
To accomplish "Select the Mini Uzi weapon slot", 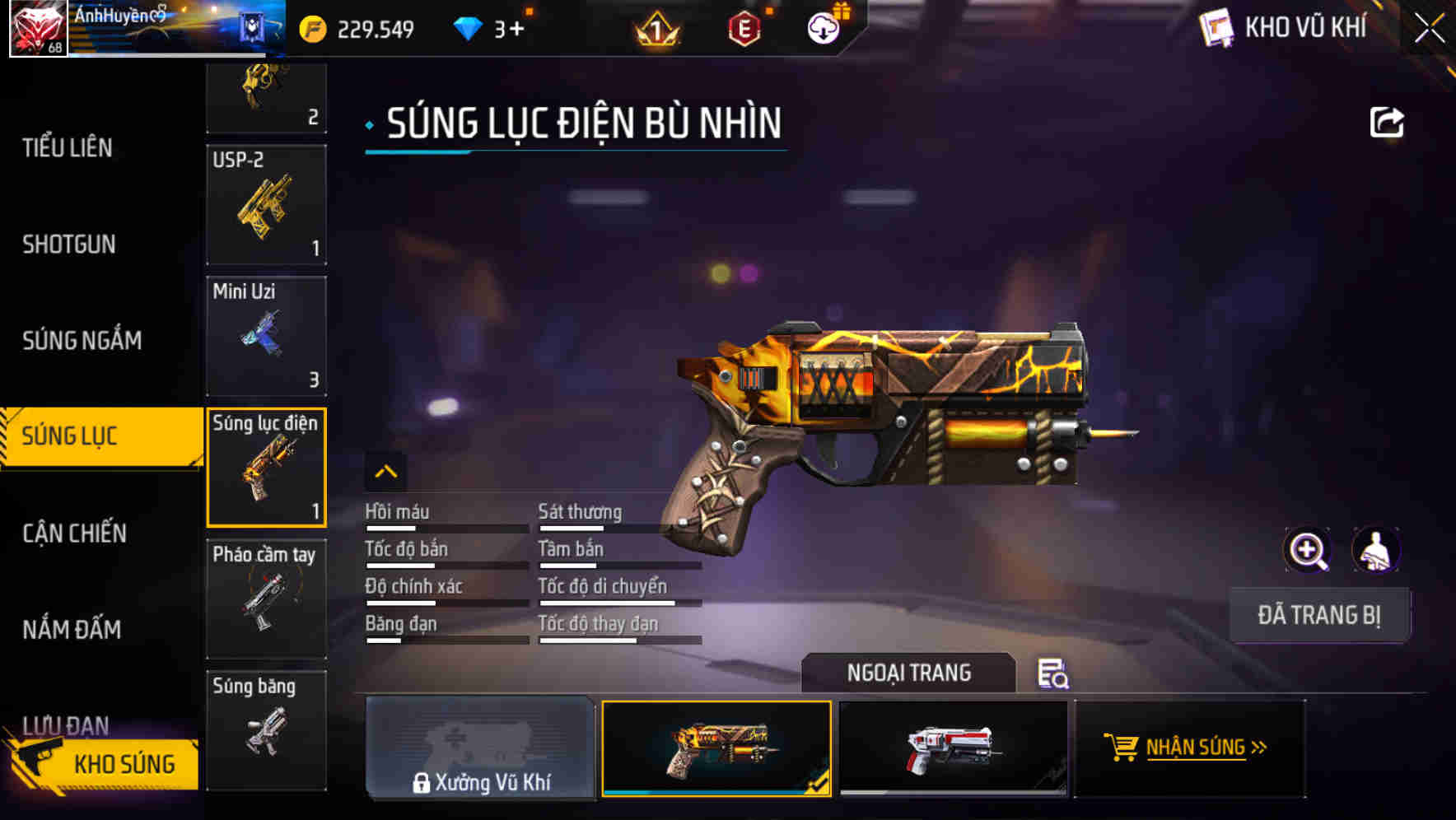I will 266,336.
